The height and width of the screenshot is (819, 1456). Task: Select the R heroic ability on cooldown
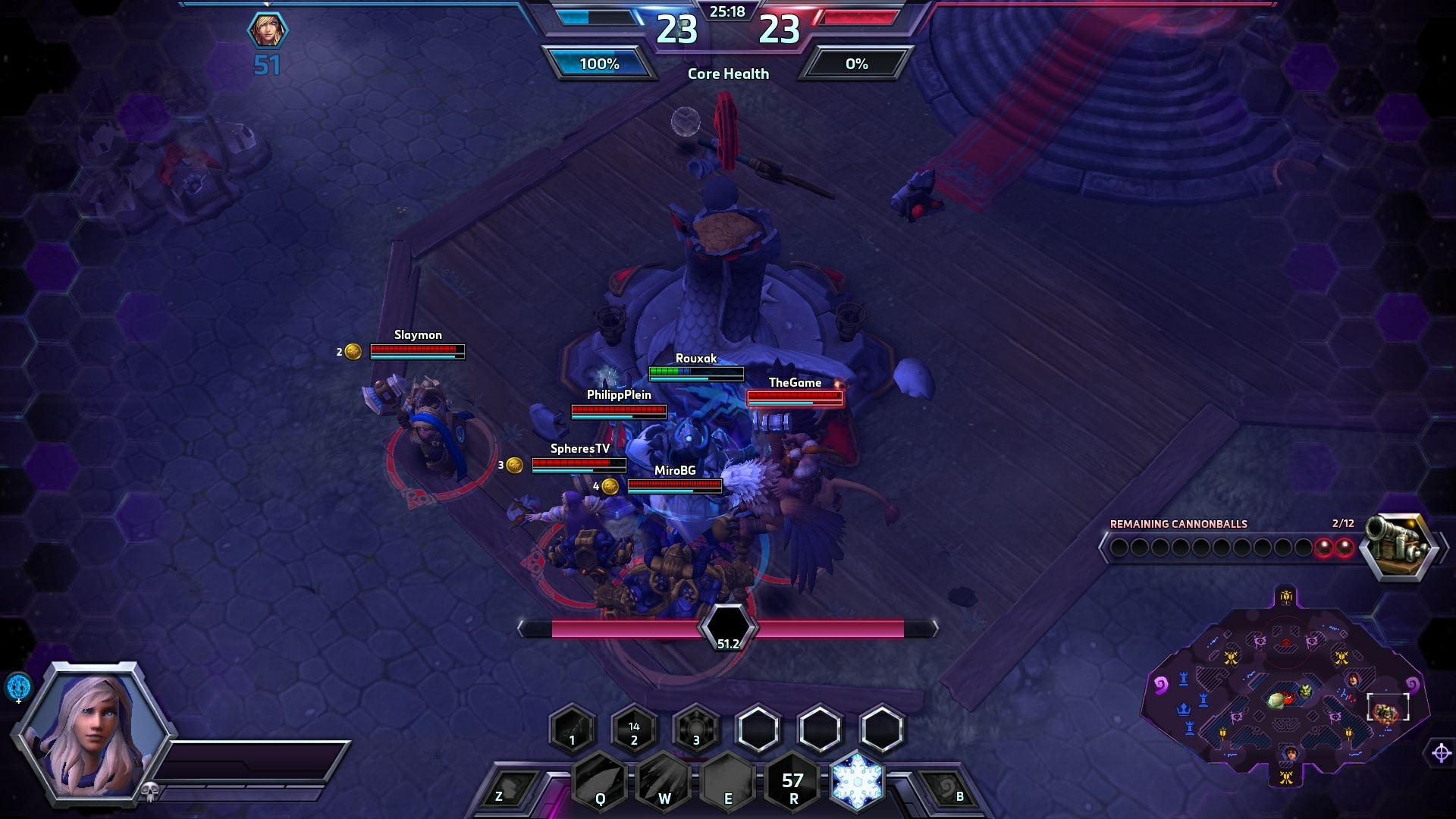792,783
